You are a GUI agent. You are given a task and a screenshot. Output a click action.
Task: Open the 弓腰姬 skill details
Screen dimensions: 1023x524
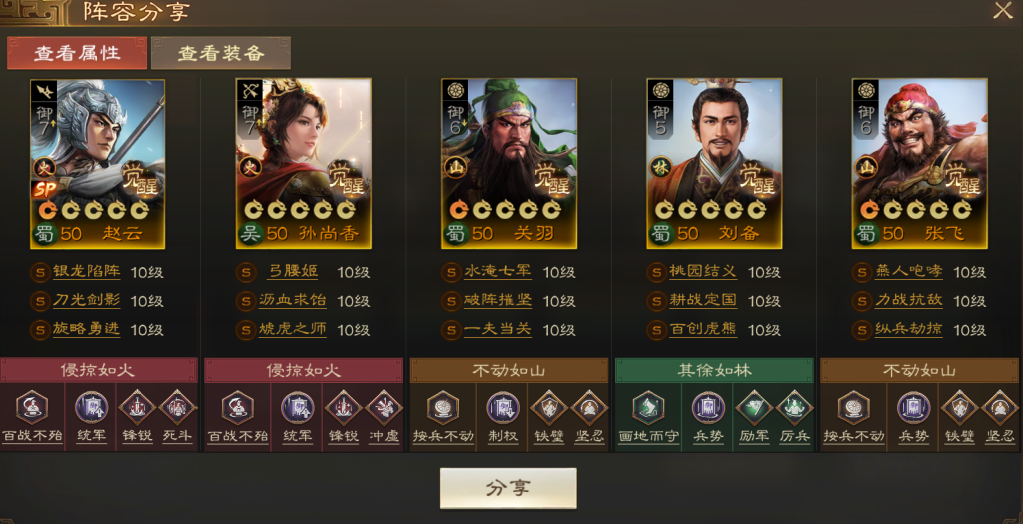(x=291, y=272)
